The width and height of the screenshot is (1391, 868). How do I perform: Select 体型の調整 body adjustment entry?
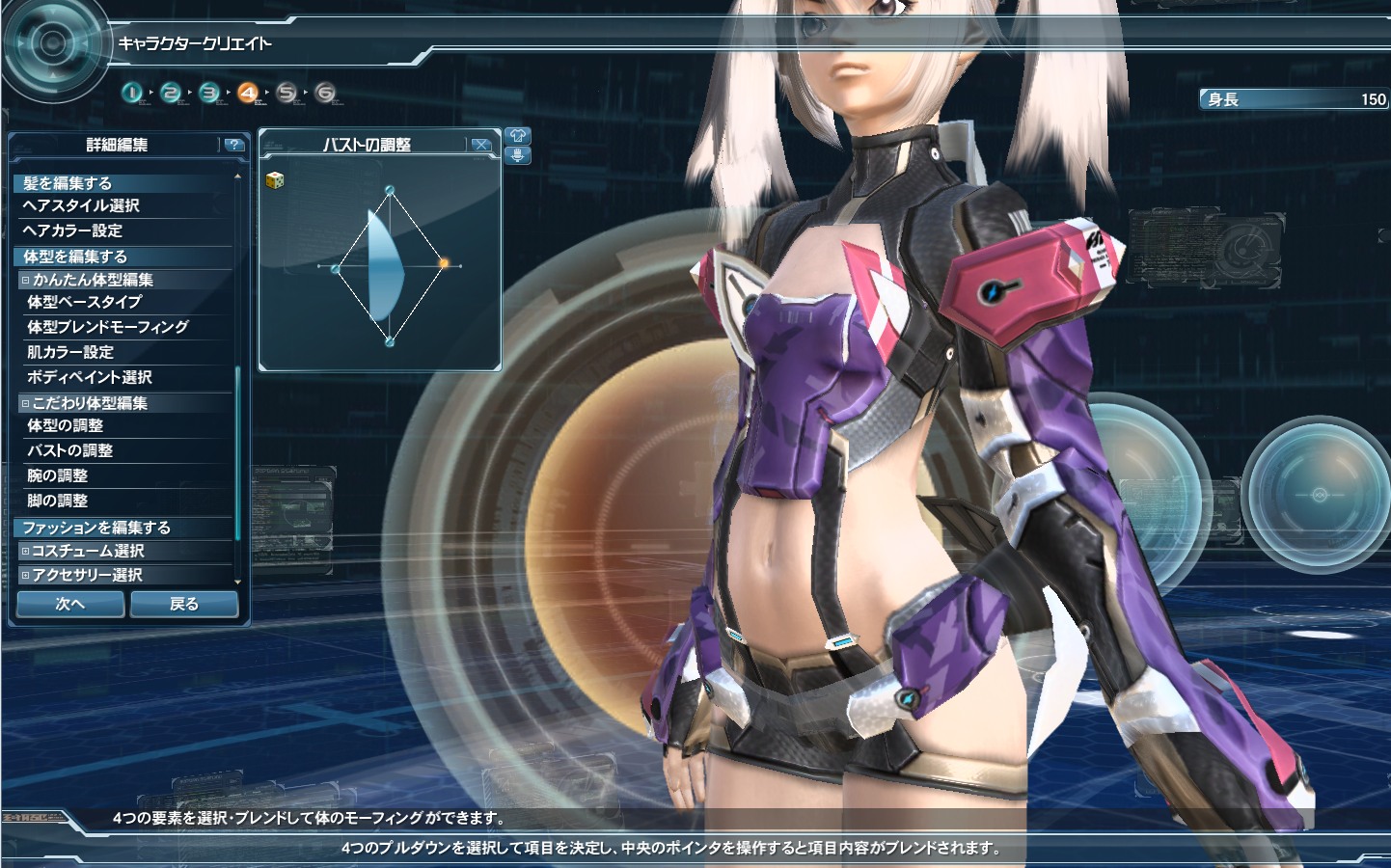pyautogui.click(x=65, y=425)
